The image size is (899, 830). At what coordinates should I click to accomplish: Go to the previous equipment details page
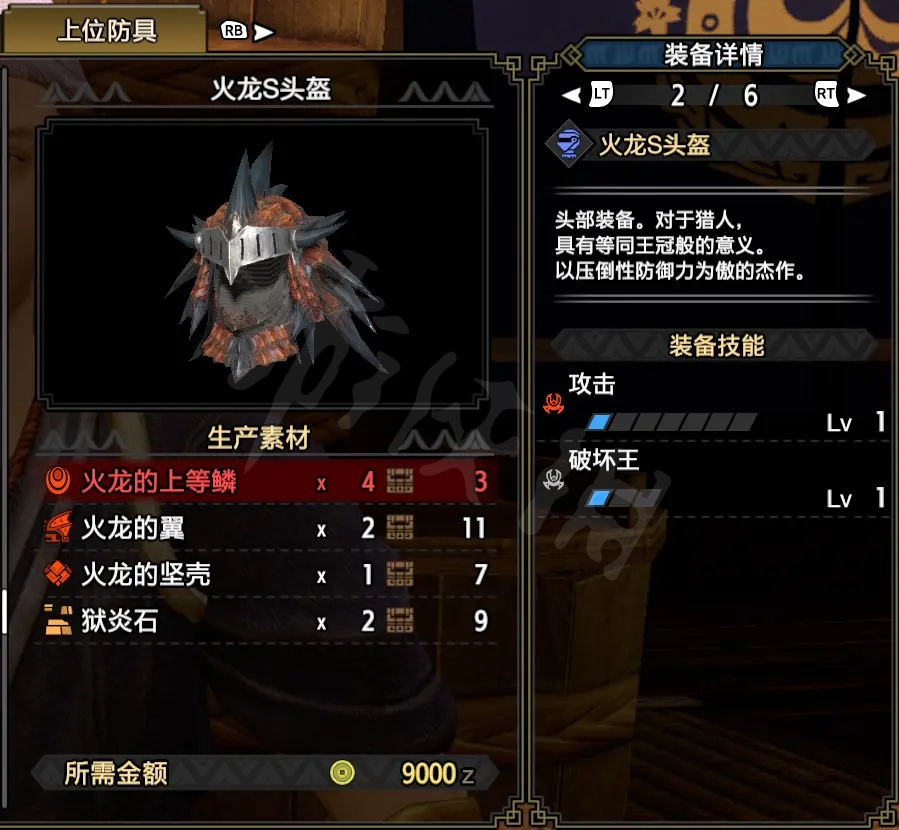[x=586, y=95]
